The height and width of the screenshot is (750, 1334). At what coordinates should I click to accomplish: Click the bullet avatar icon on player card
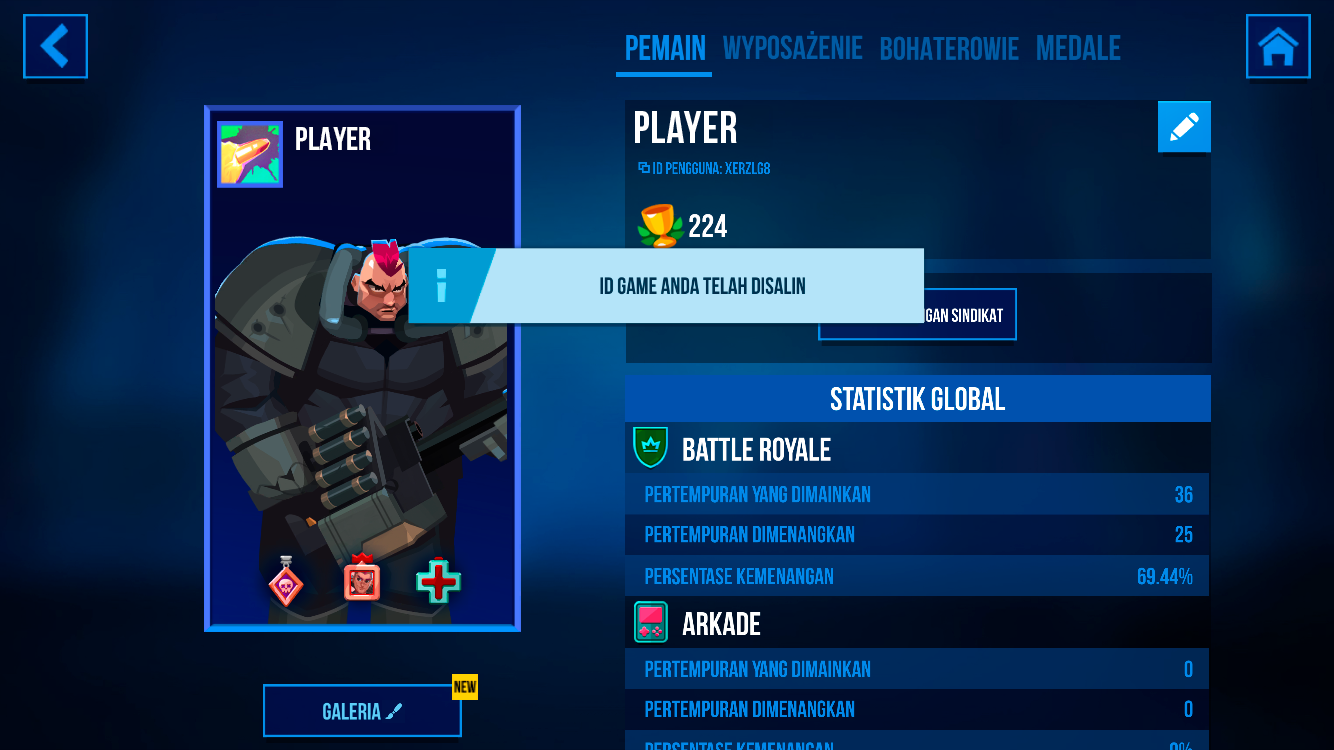pyautogui.click(x=250, y=154)
